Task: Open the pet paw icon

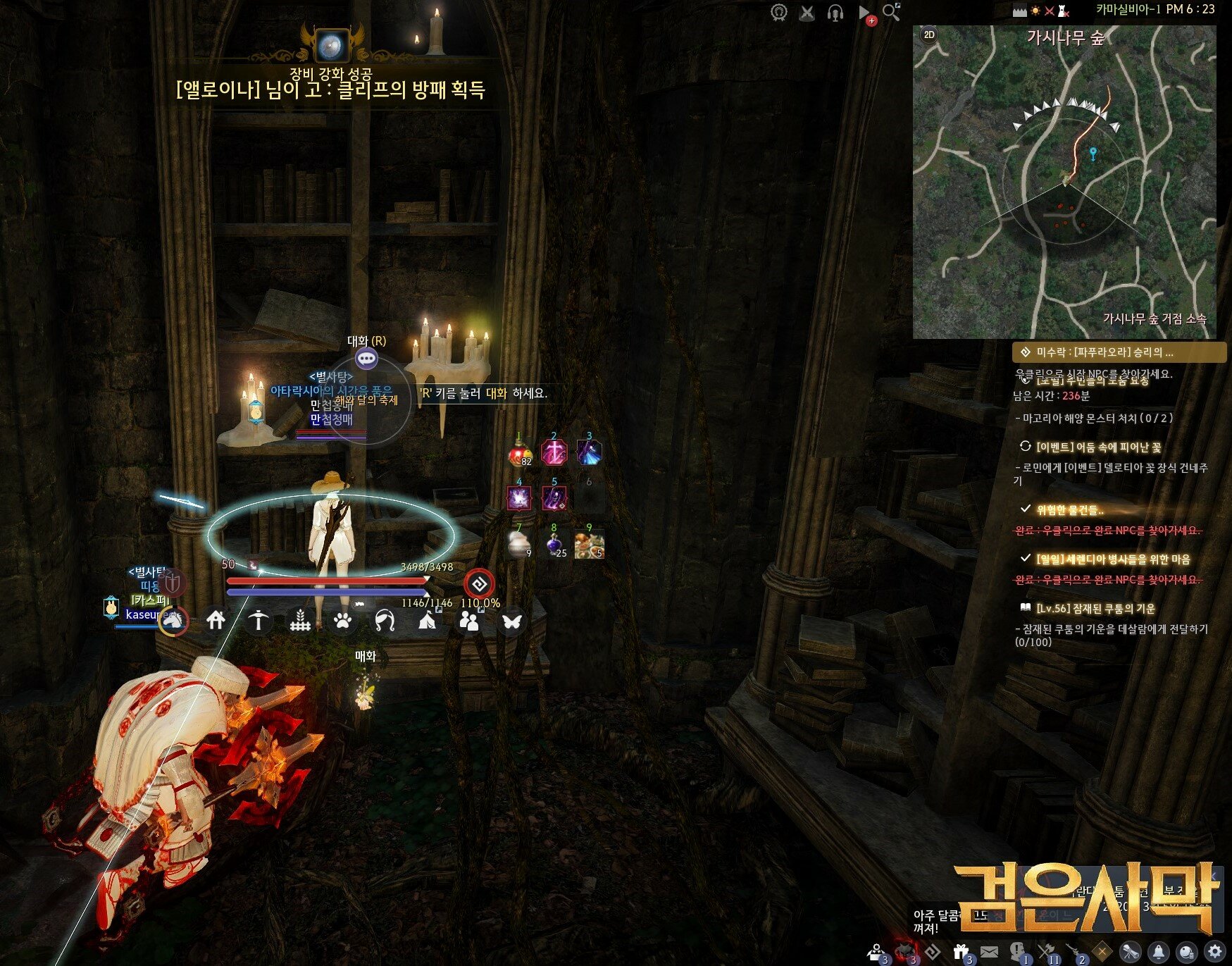Action: coord(343,620)
